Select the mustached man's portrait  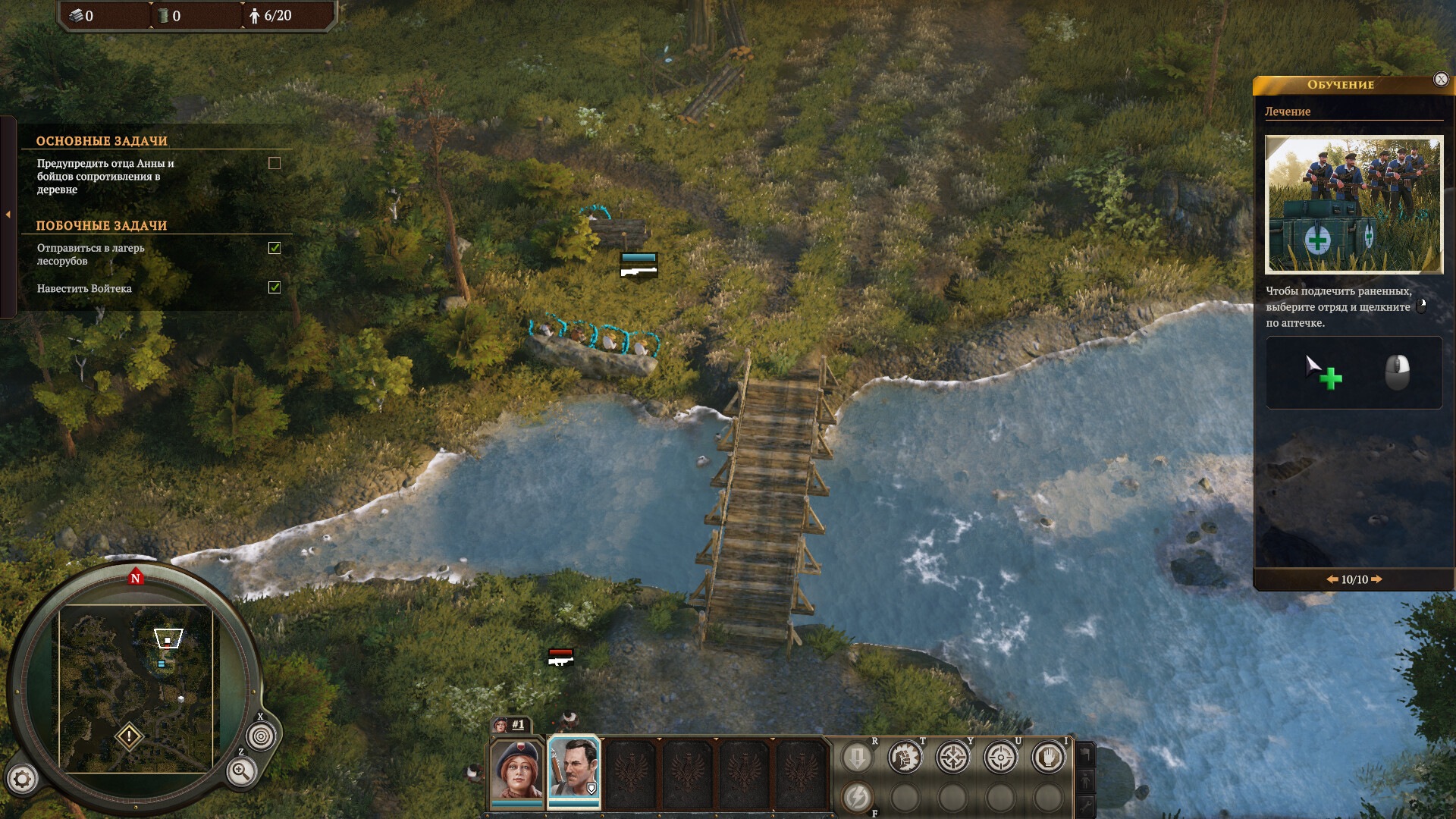pos(574,770)
